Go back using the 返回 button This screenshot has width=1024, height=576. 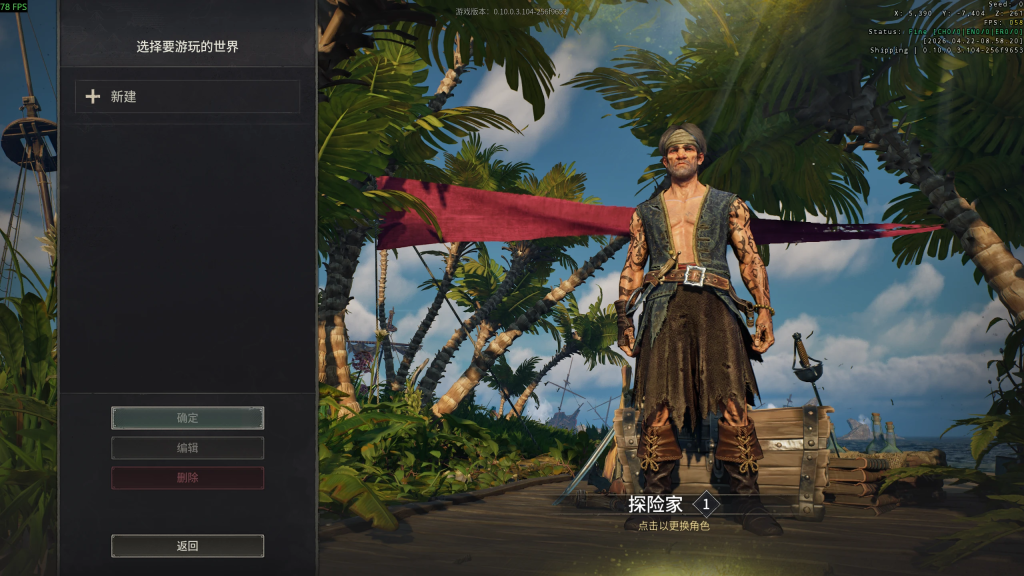click(x=187, y=546)
